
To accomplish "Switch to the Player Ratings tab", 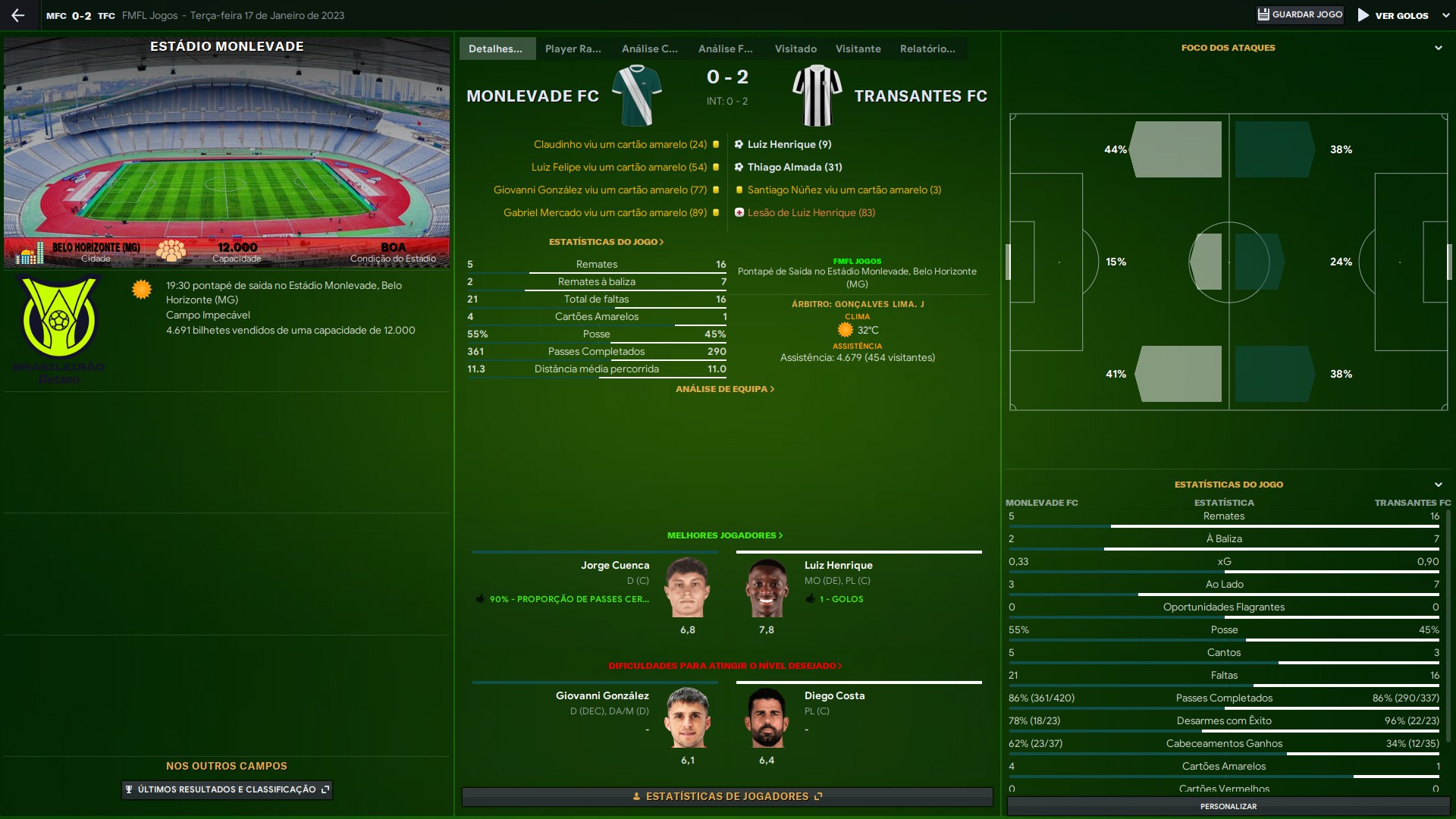I will (x=573, y=49).
